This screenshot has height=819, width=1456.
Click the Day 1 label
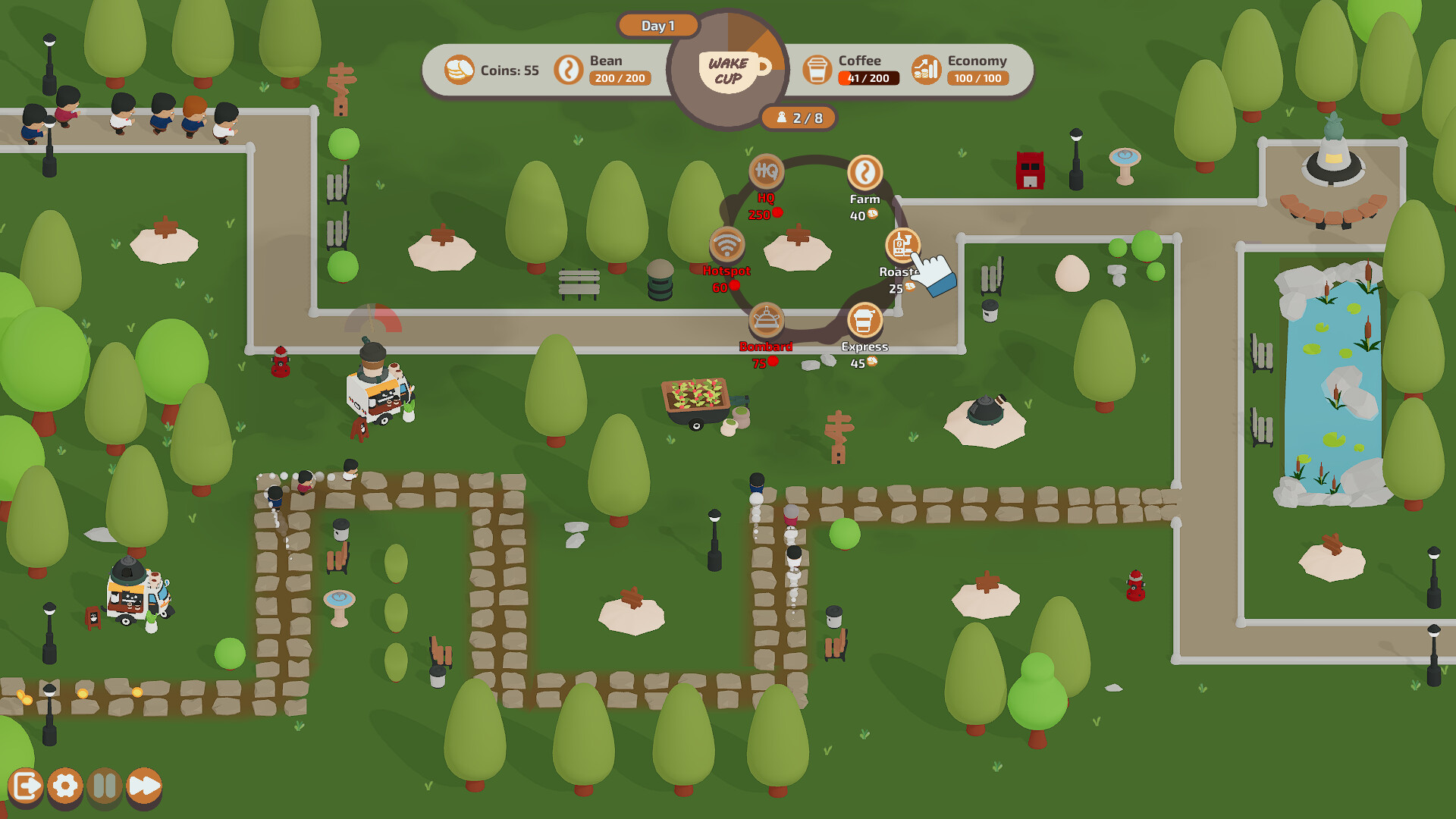coord(657,25)
